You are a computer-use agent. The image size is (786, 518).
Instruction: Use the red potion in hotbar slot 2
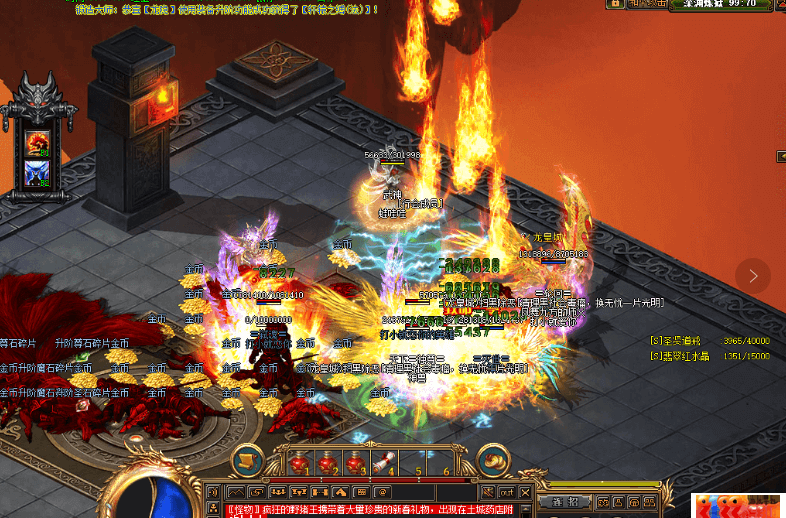(328, 461)
